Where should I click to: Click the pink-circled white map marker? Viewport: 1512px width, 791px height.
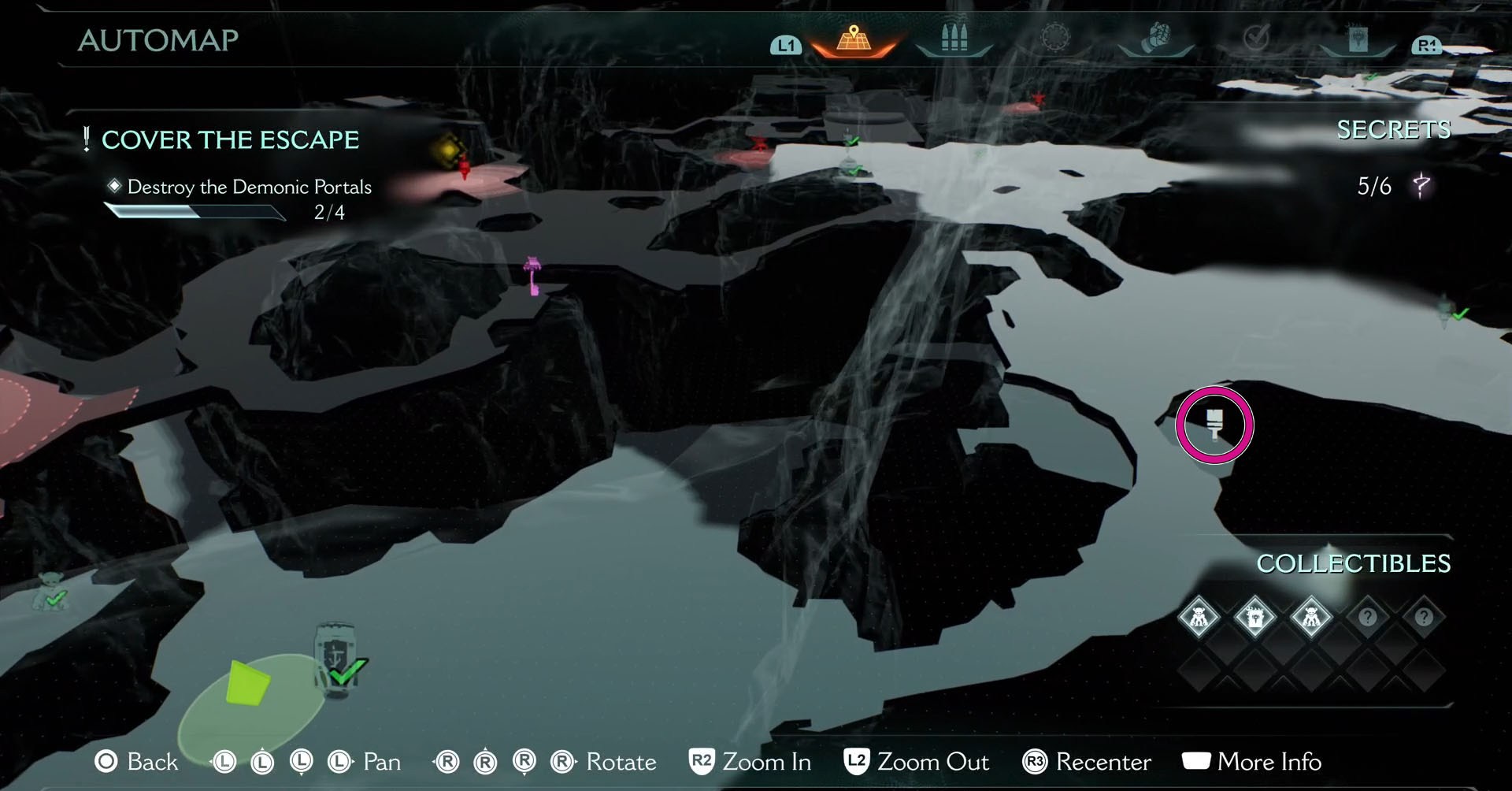point(1214,425)
